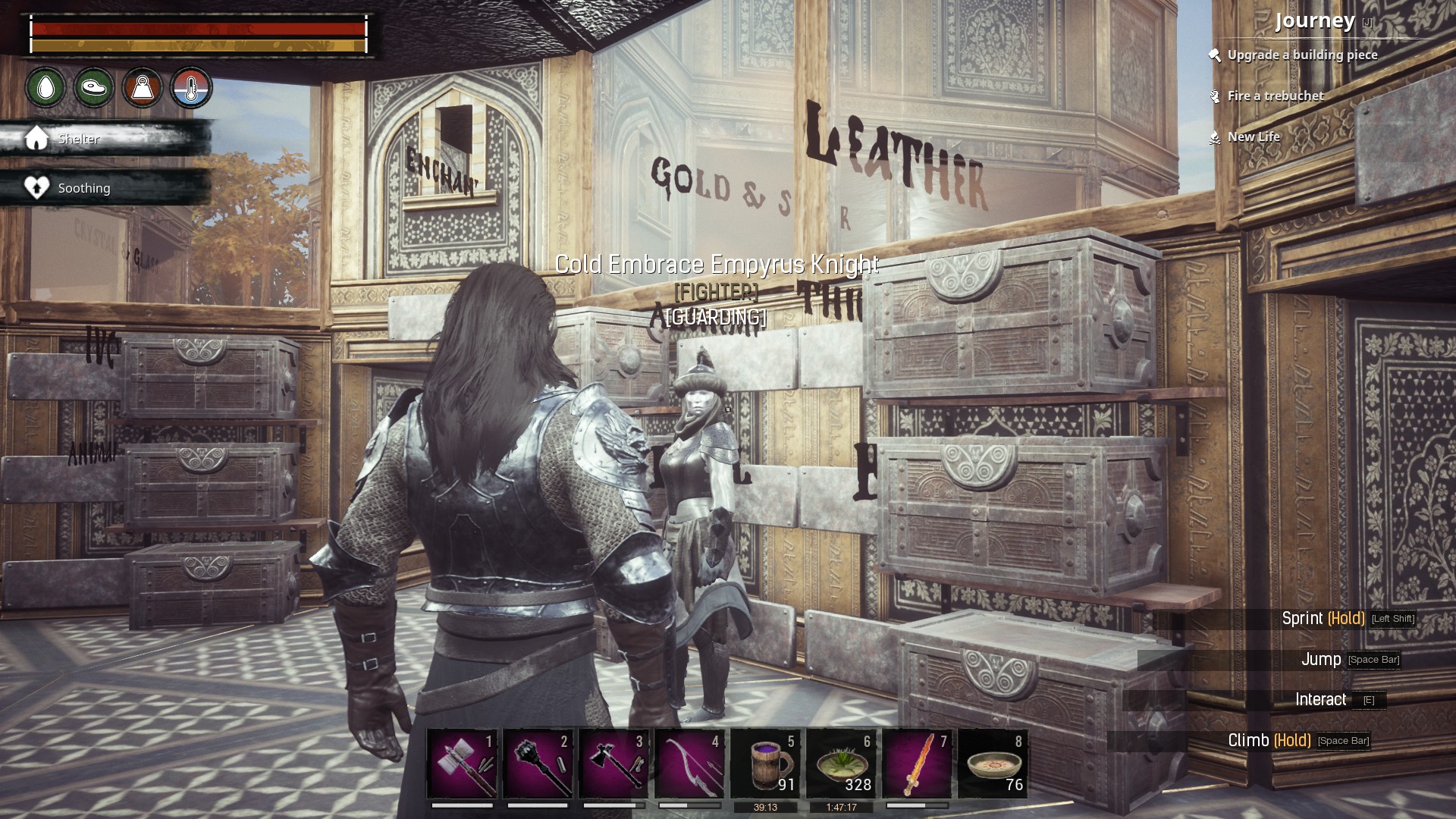Select the 'New Life' journey step
Screen dimensions: 1456x819
point(1254,136)
